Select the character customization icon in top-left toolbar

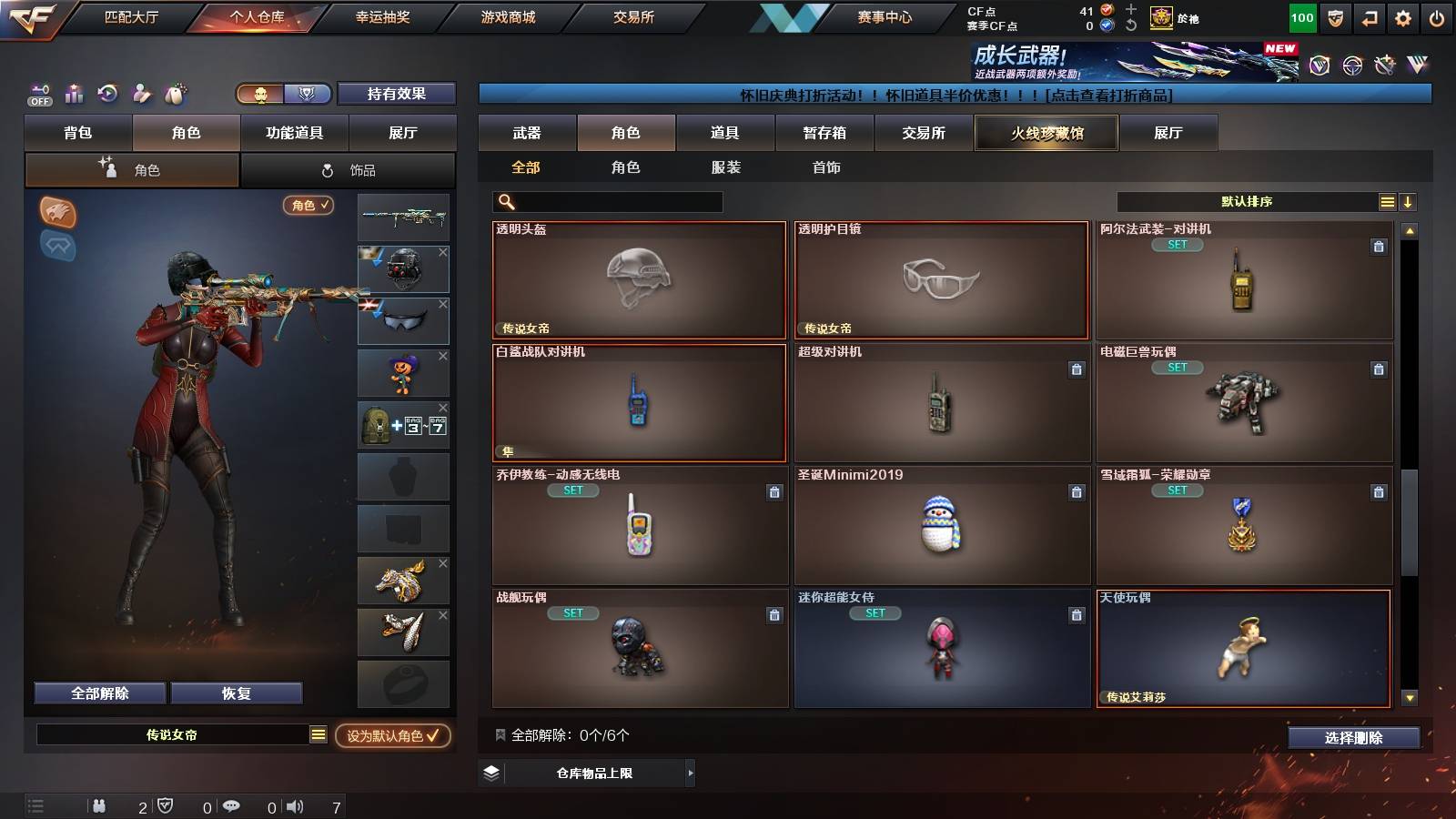pyautogui.click(x=141, y=94)
